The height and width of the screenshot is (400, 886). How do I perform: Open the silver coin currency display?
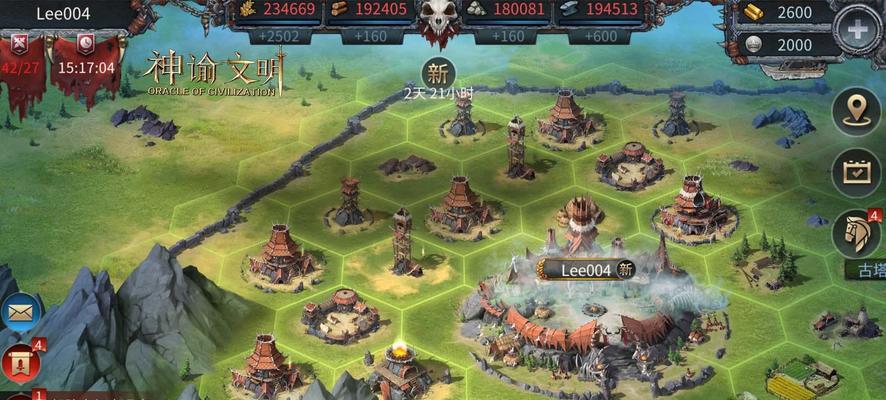[785, 45]
